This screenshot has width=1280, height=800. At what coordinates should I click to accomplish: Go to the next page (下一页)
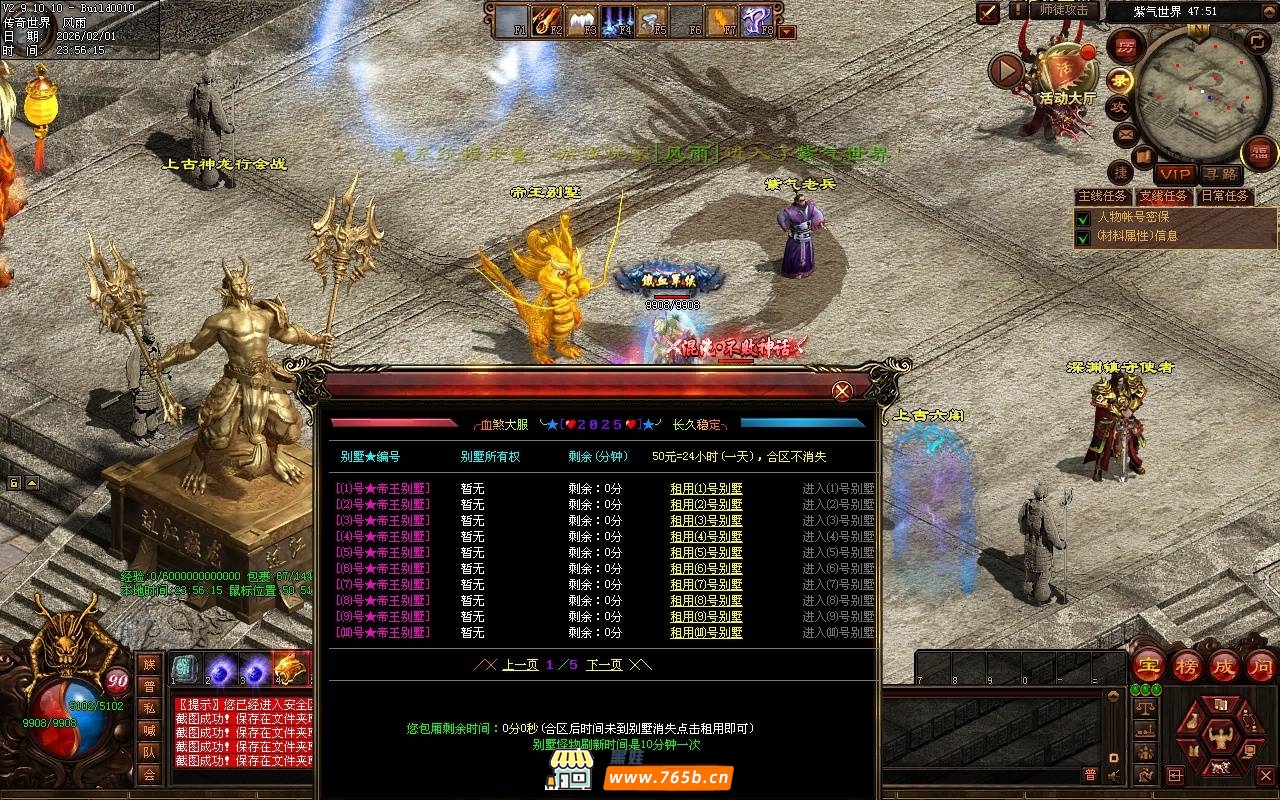[x=604, y=665]
